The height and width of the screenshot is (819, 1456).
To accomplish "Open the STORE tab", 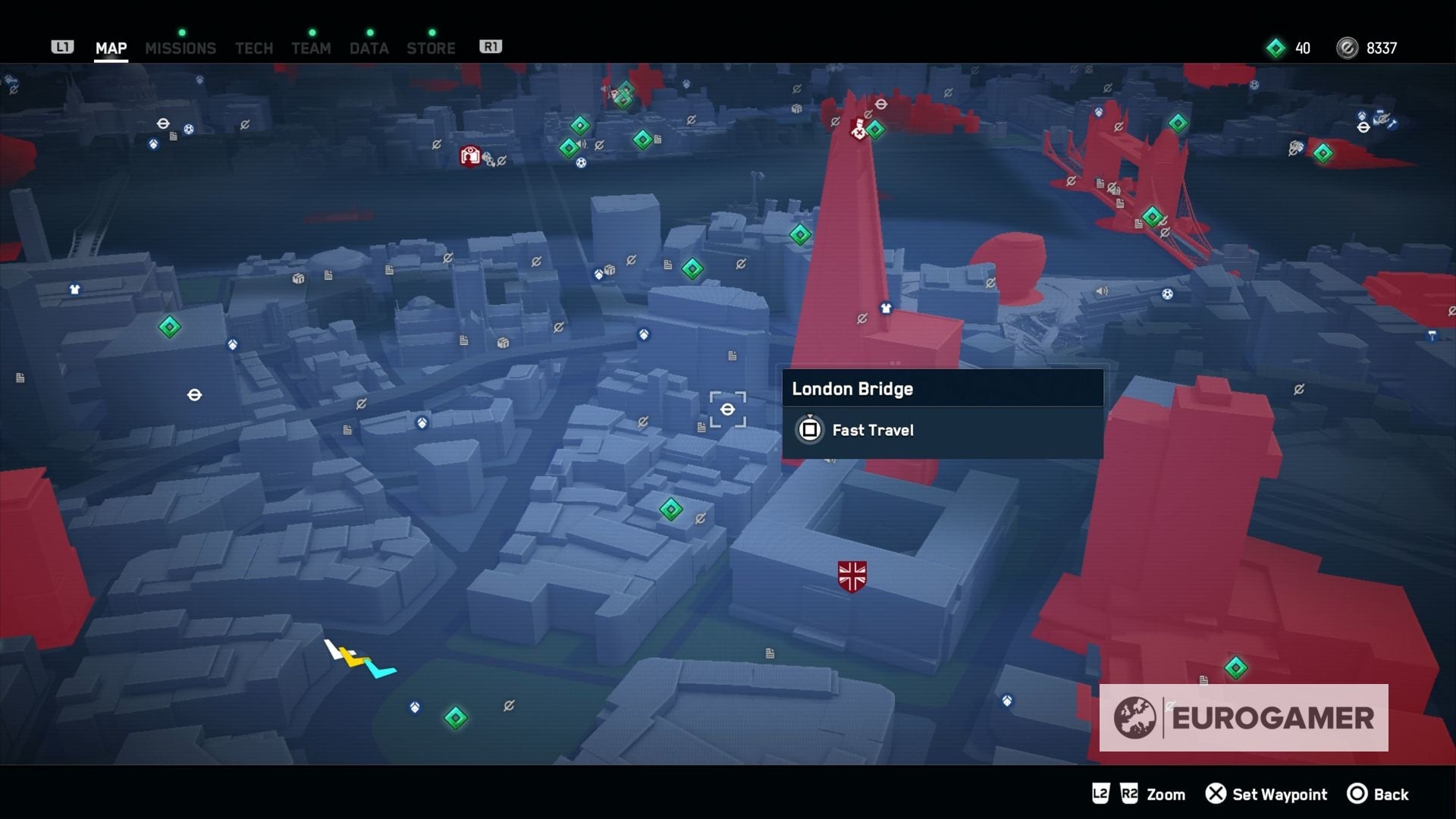I will pos(430,48).
